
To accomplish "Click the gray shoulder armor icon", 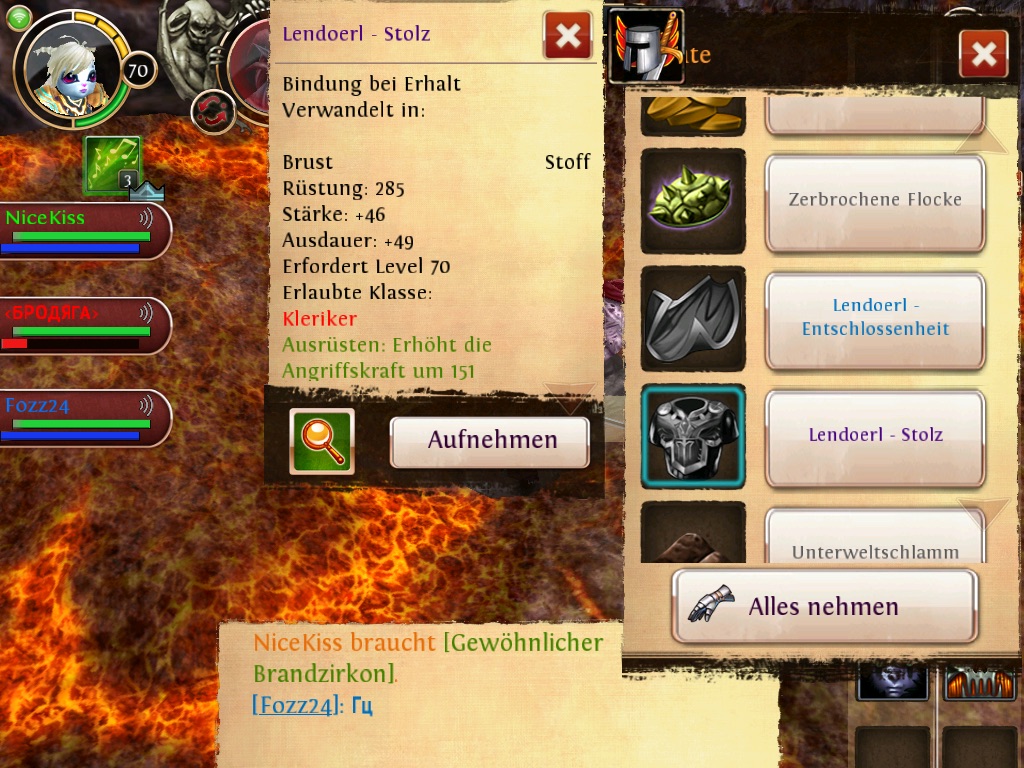I will point(692,318).
